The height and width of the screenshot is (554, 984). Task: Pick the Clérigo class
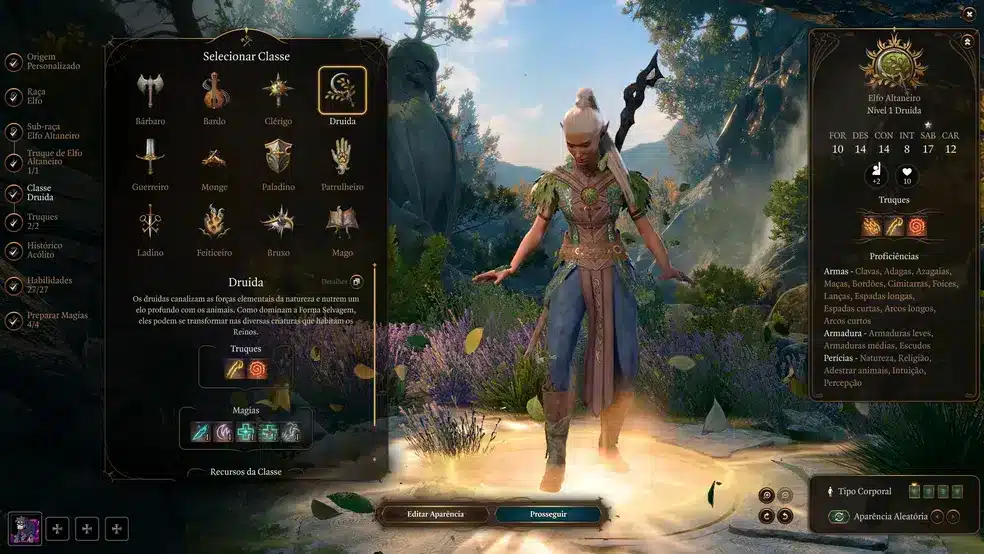click(x=277, y=91)
